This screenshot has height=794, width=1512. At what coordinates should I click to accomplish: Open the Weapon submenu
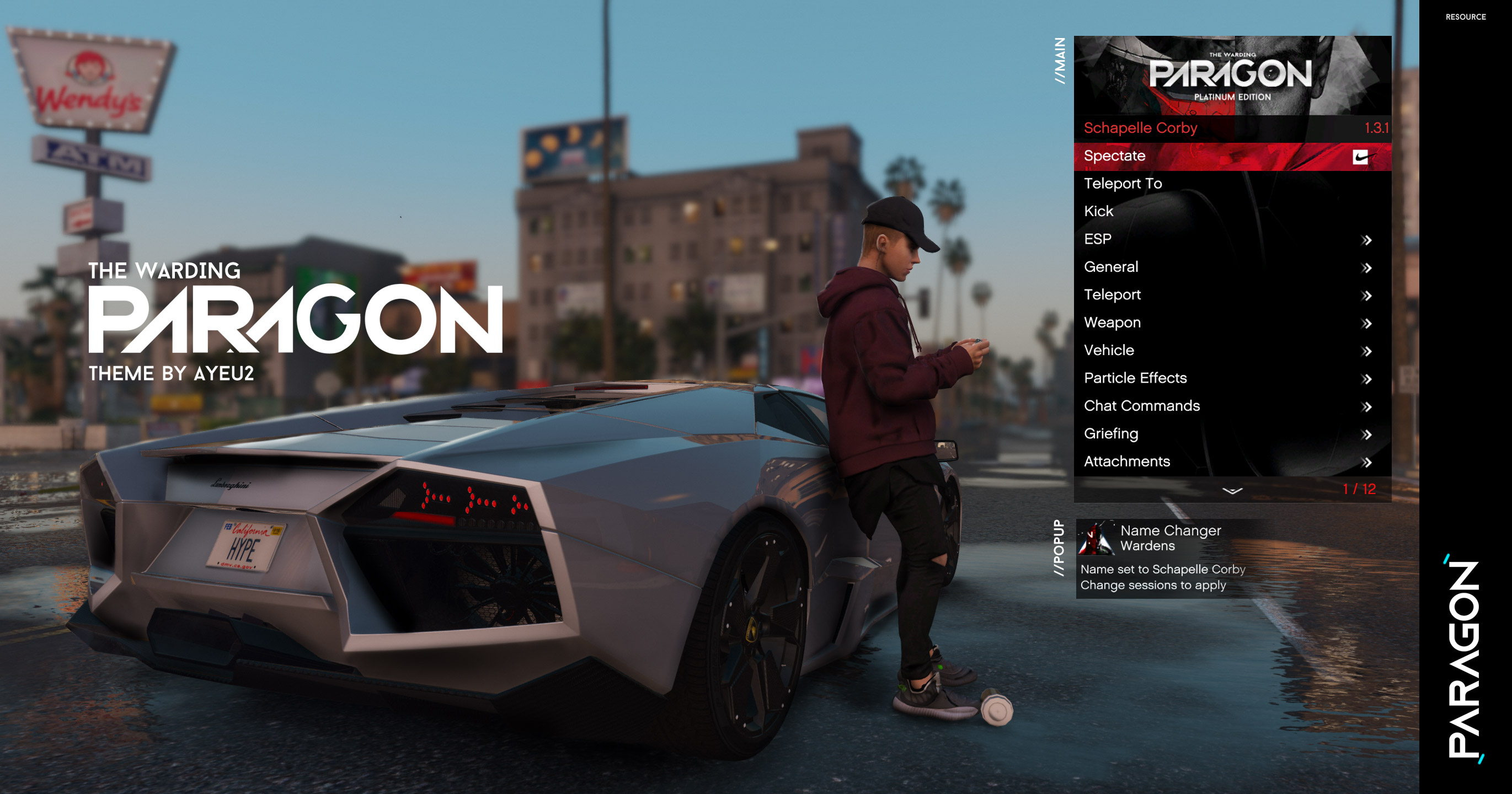[1112, 323]
